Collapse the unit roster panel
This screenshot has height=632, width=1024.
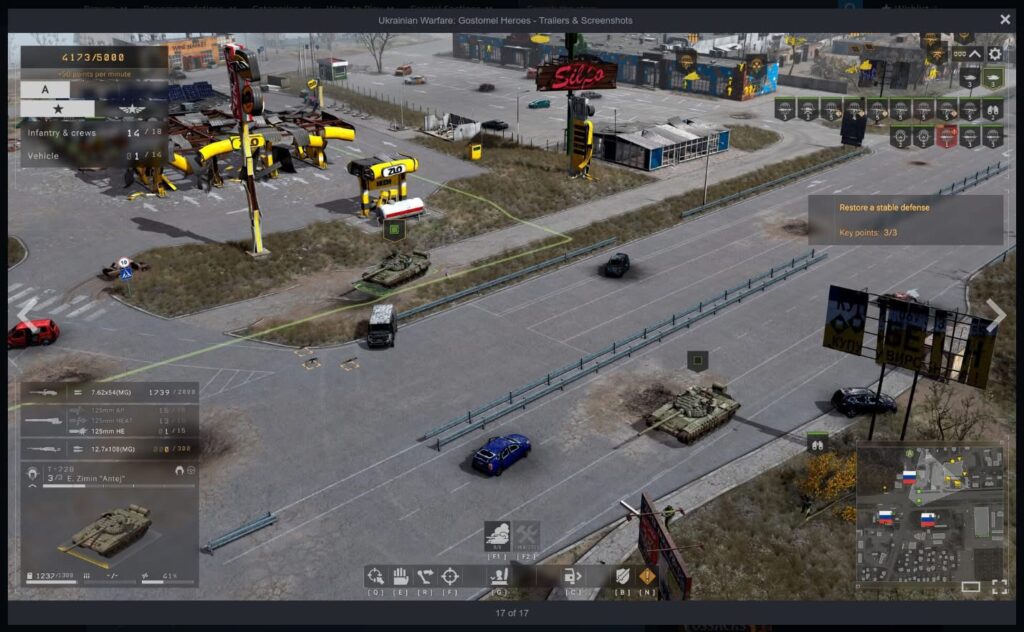click(x=975, y=54)
